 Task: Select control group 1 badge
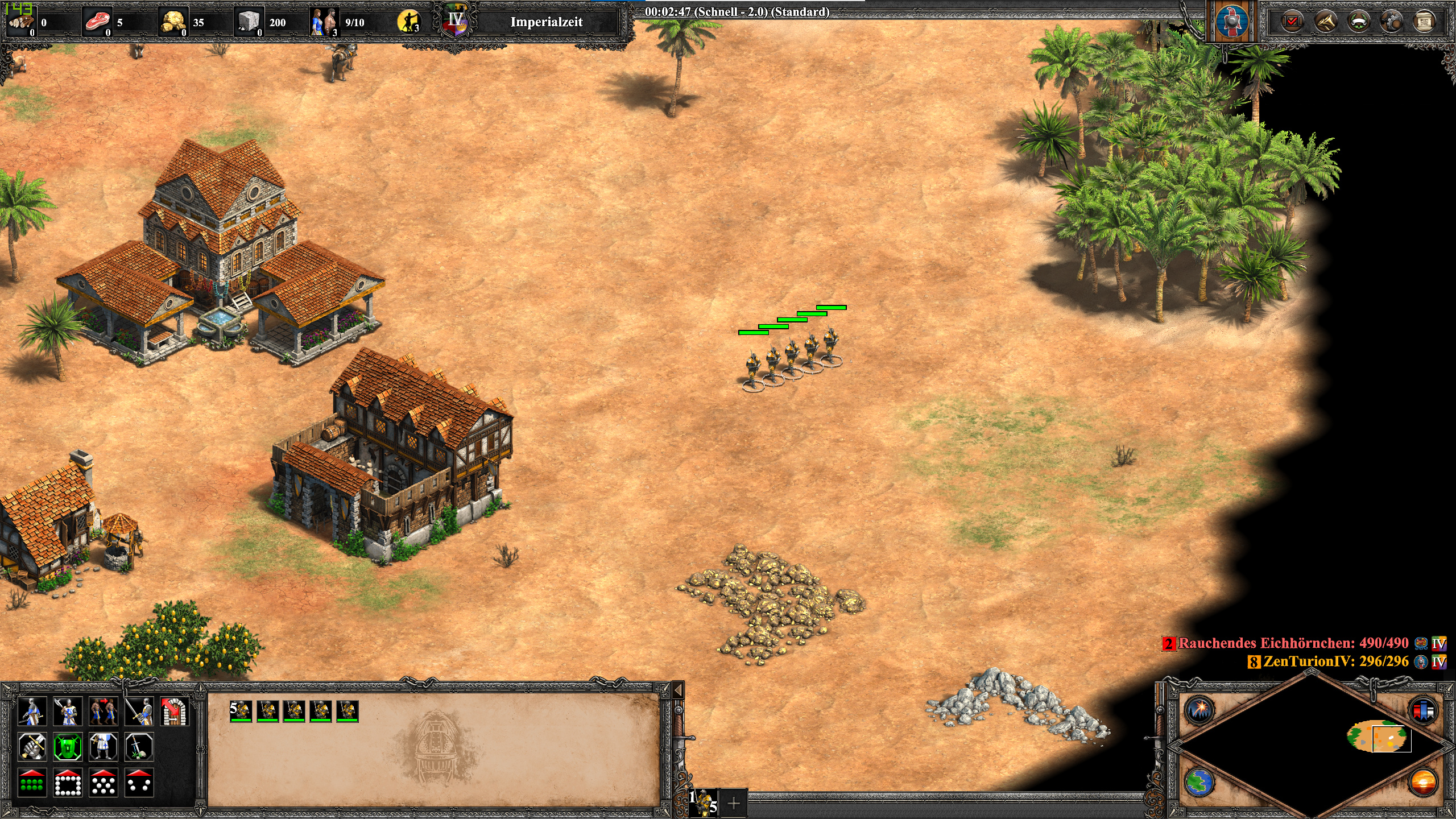(x=704, y=803)
